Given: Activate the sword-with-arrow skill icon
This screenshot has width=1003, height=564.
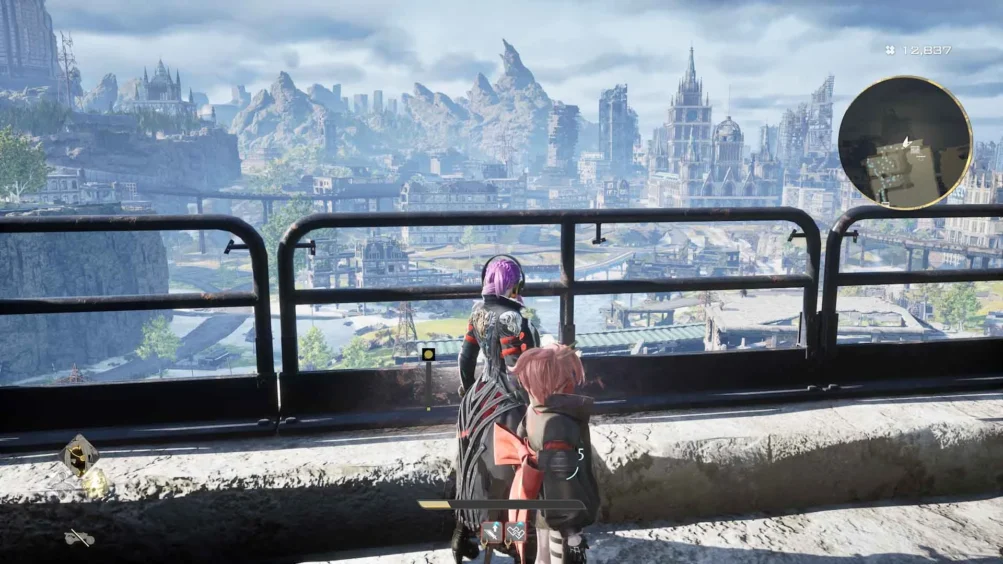Looking at the screenshot, I should pos(492,532).
